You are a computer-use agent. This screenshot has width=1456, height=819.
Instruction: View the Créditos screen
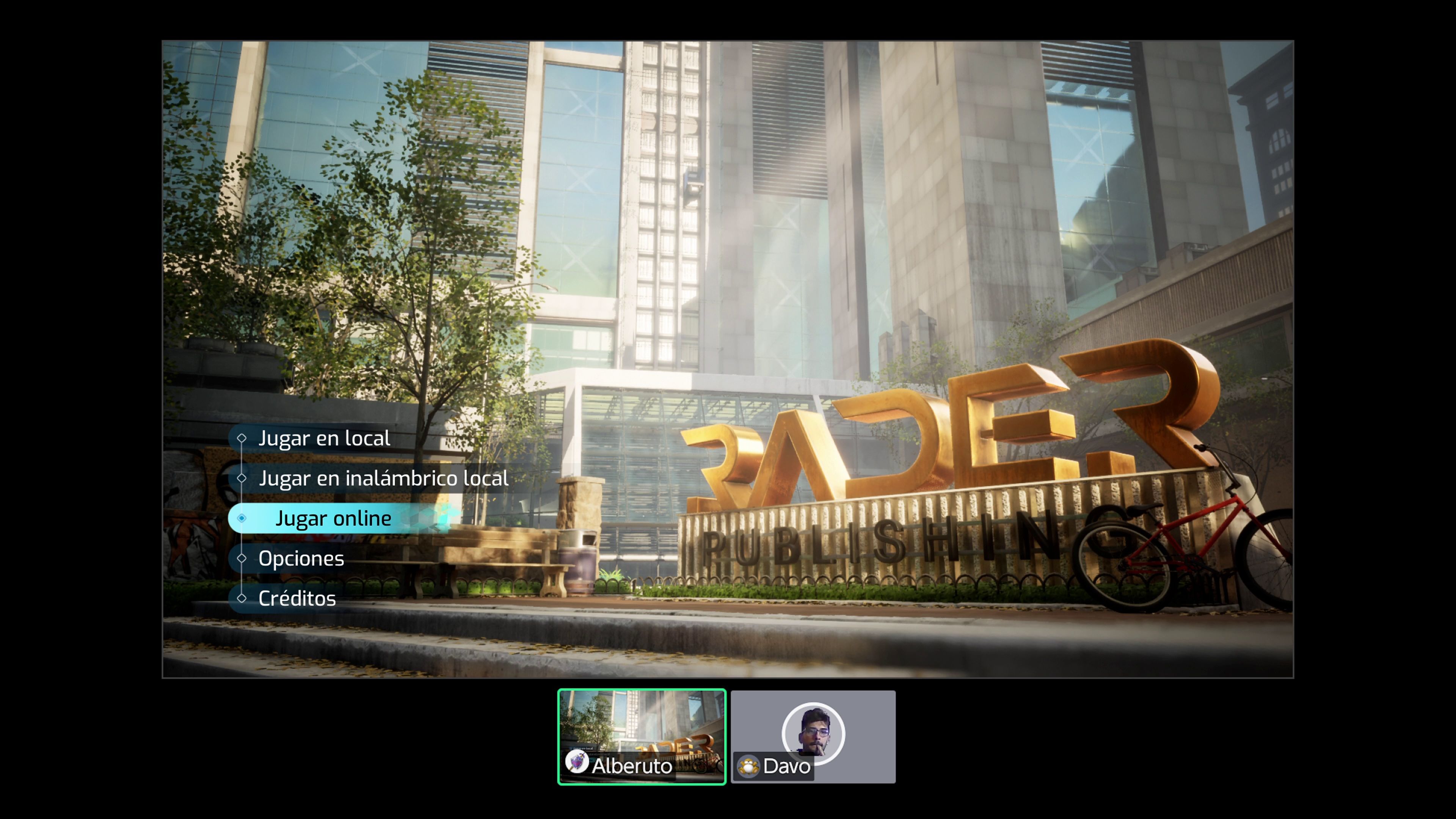pos(297,599)
